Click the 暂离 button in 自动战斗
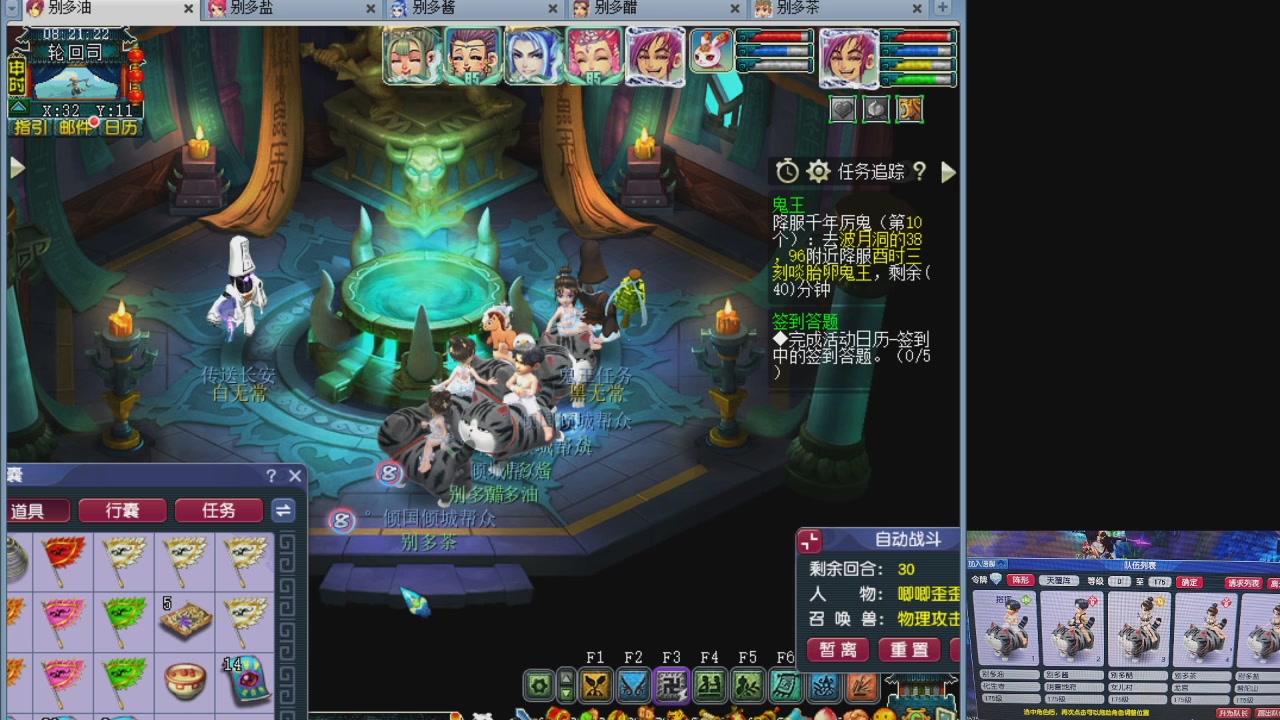 (x=838, y=650)
